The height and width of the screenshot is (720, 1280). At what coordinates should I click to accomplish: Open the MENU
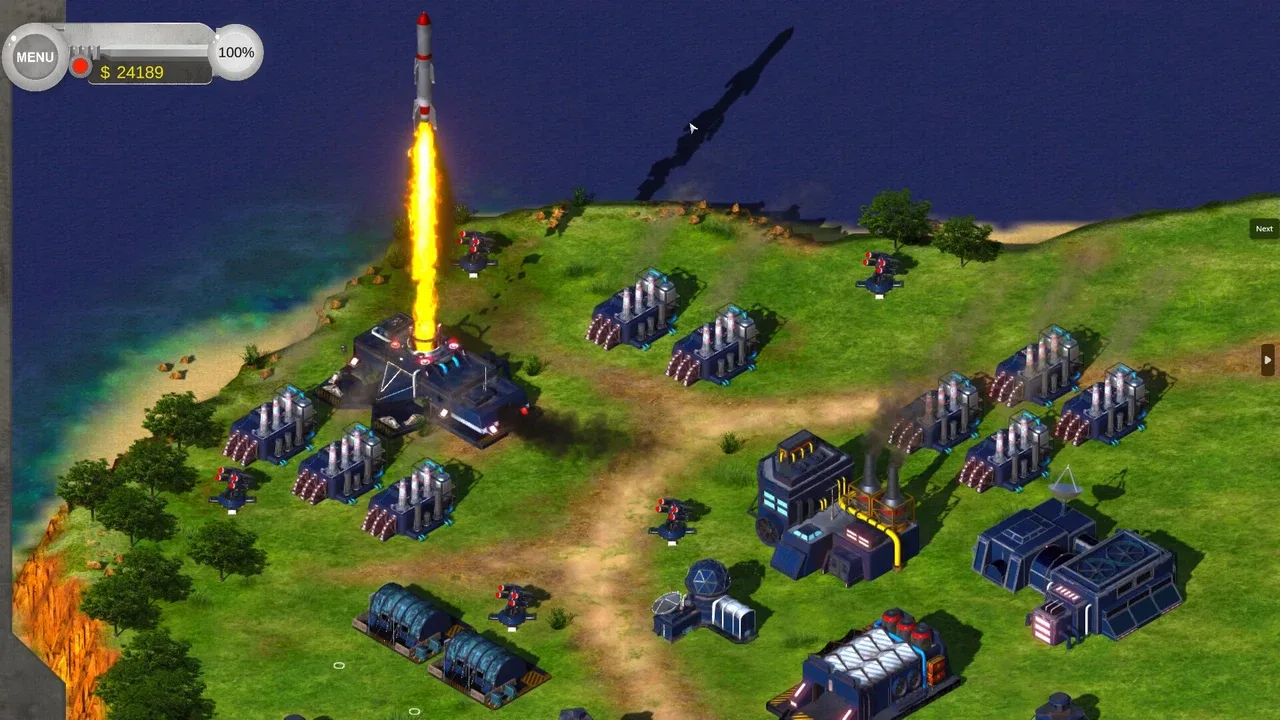click(34, 57)
